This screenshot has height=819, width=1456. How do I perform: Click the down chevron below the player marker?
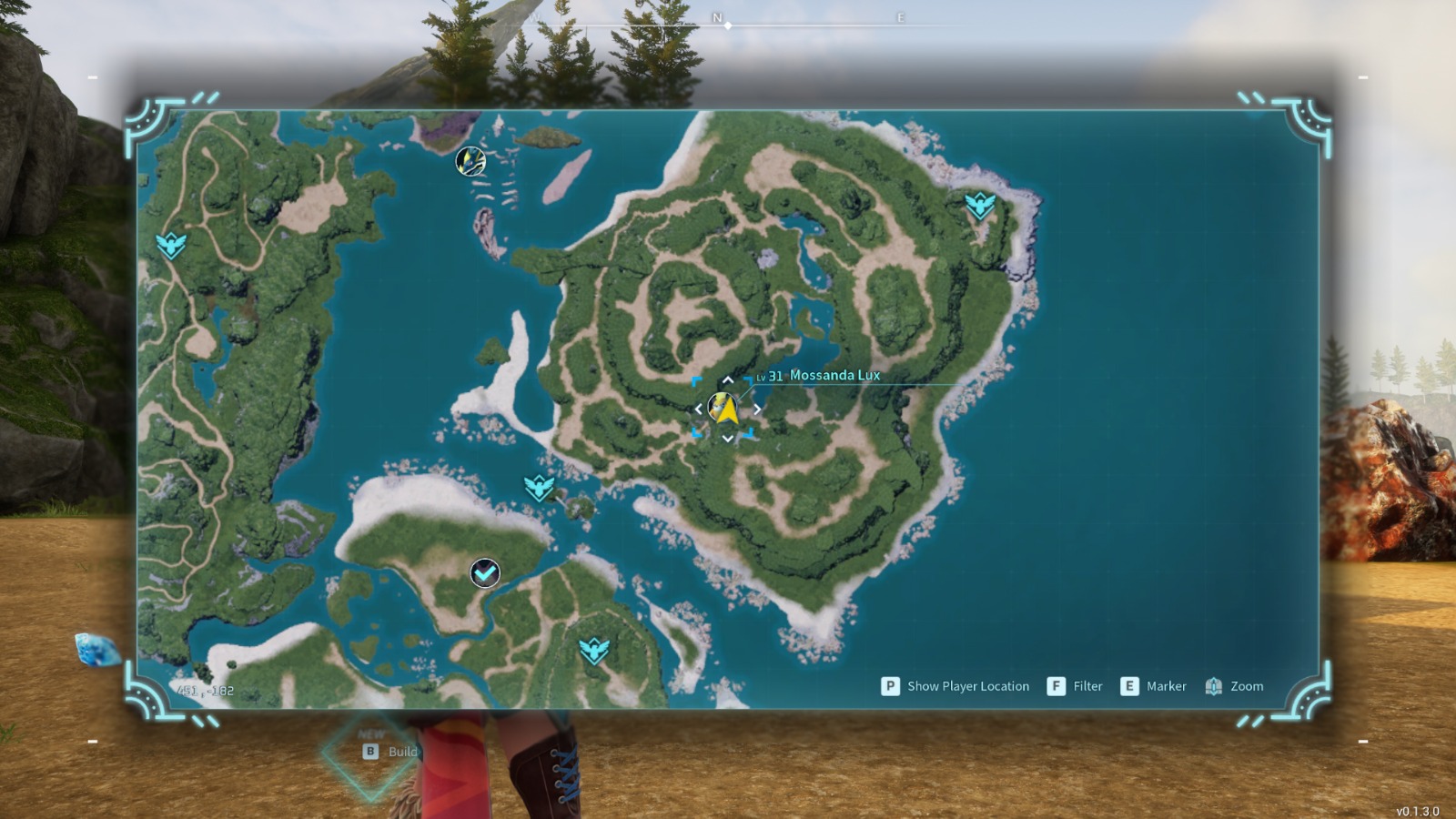click(x=726, y=437)
